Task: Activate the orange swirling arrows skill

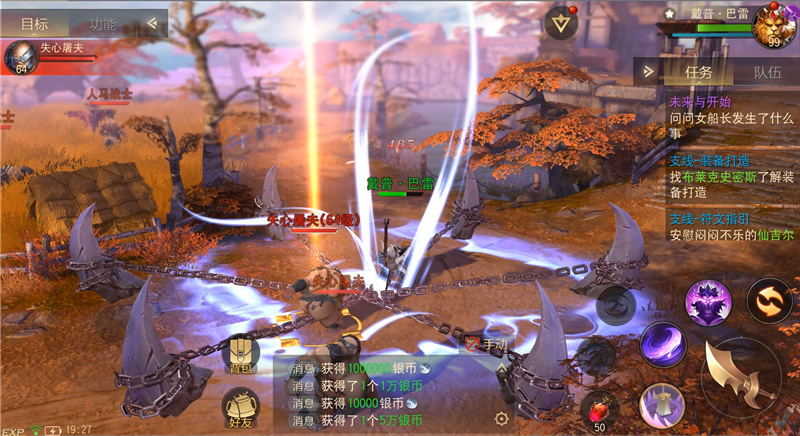Action: 769,300
